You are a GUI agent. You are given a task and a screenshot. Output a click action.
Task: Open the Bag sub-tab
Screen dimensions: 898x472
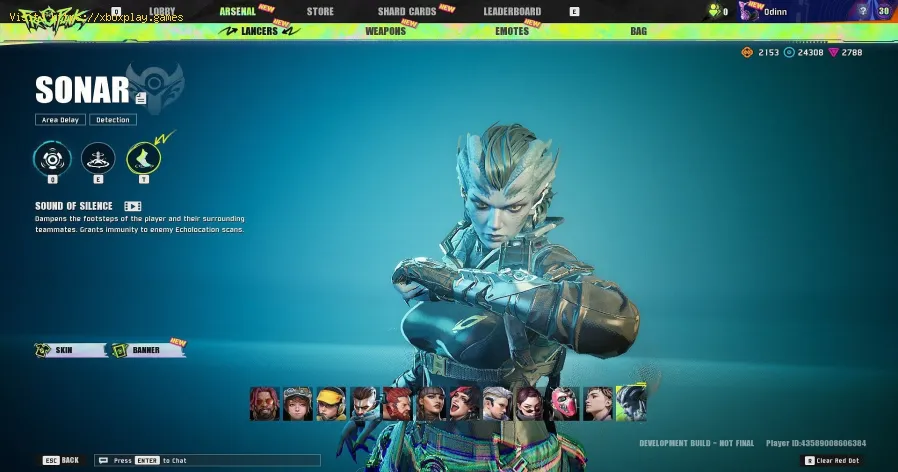(638, 31)
